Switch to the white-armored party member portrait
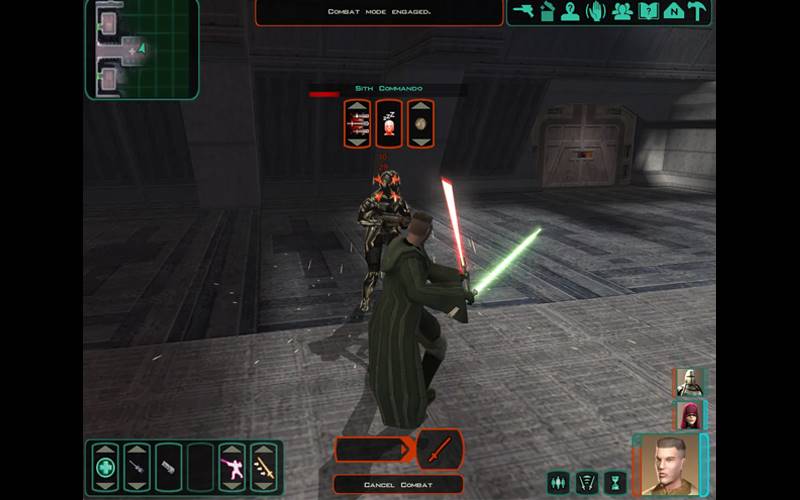 coord(689,382)
